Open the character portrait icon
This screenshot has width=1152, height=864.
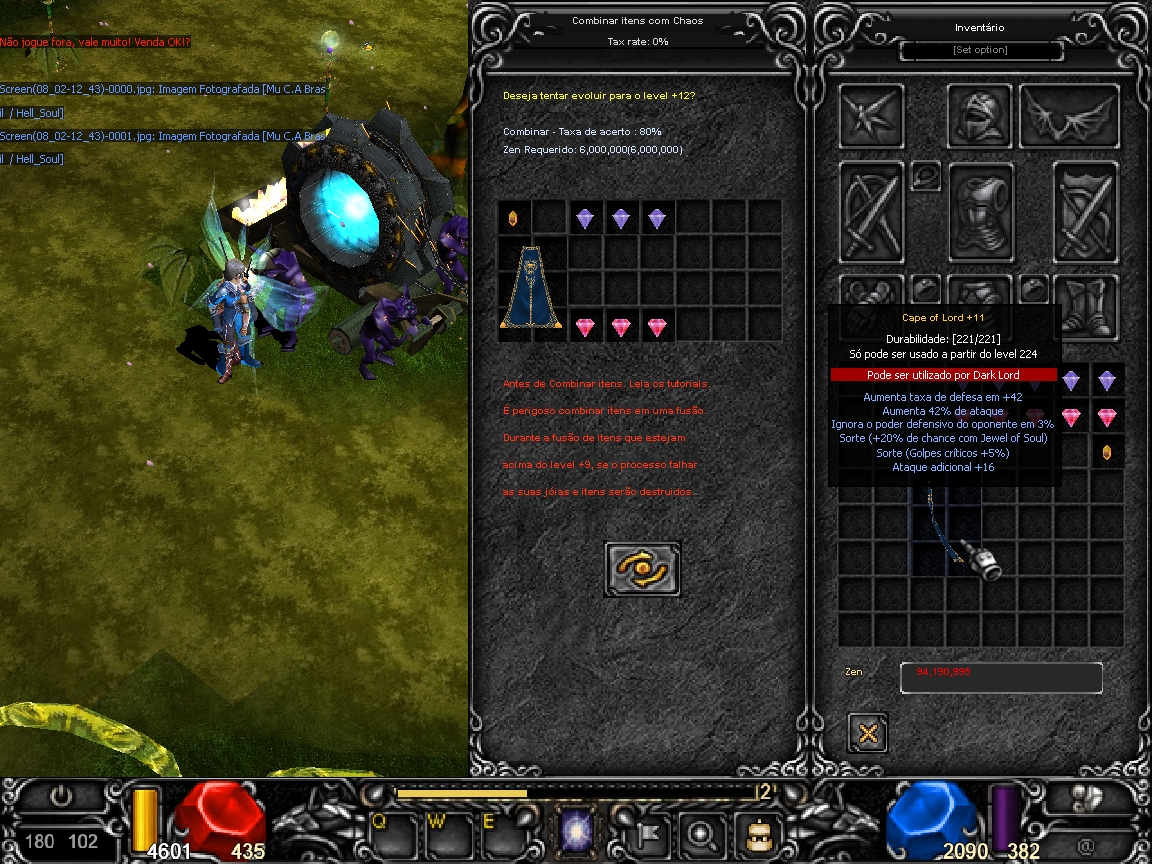(755, 831)
